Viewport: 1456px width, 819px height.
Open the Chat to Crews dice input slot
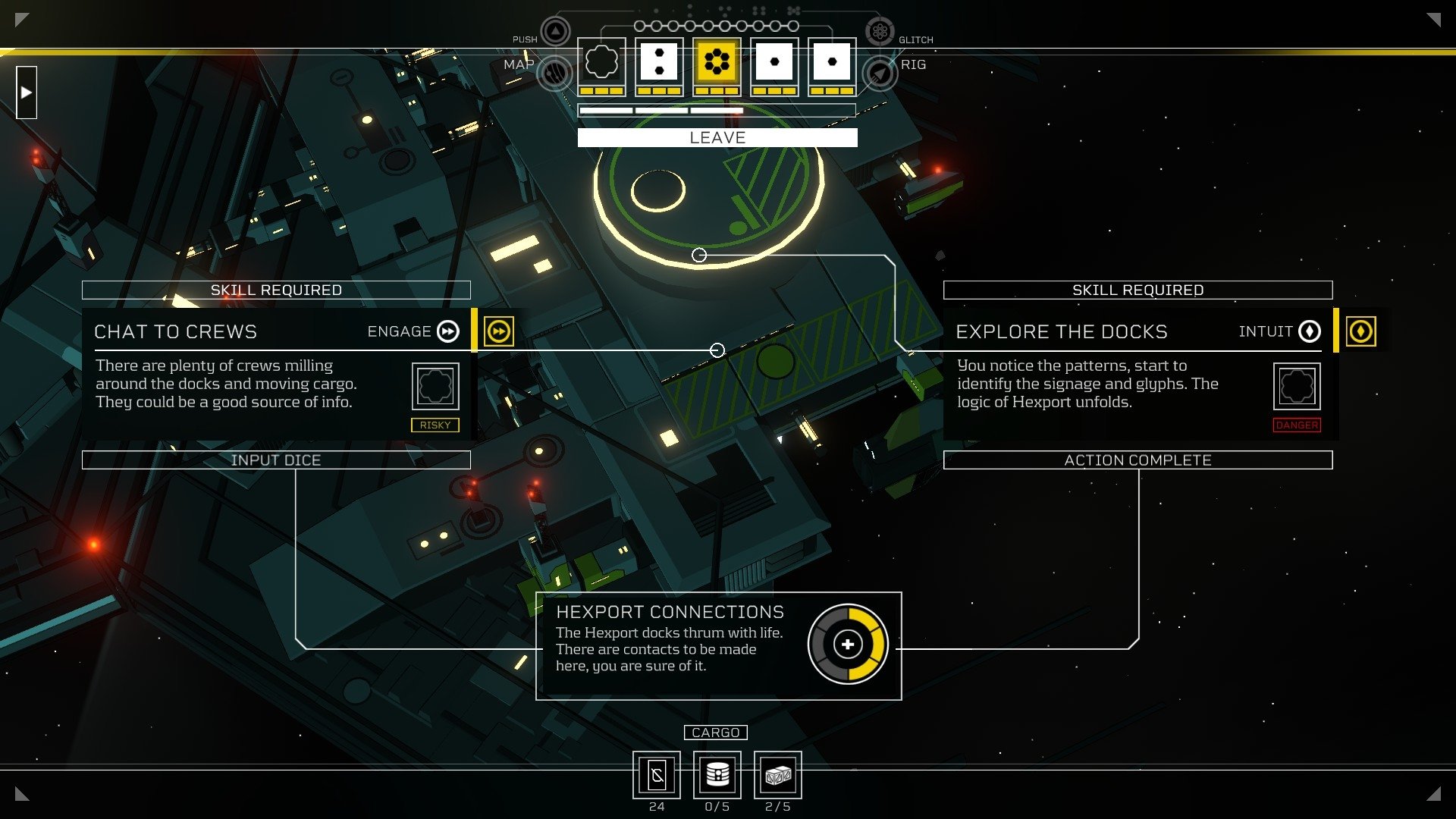435,386
